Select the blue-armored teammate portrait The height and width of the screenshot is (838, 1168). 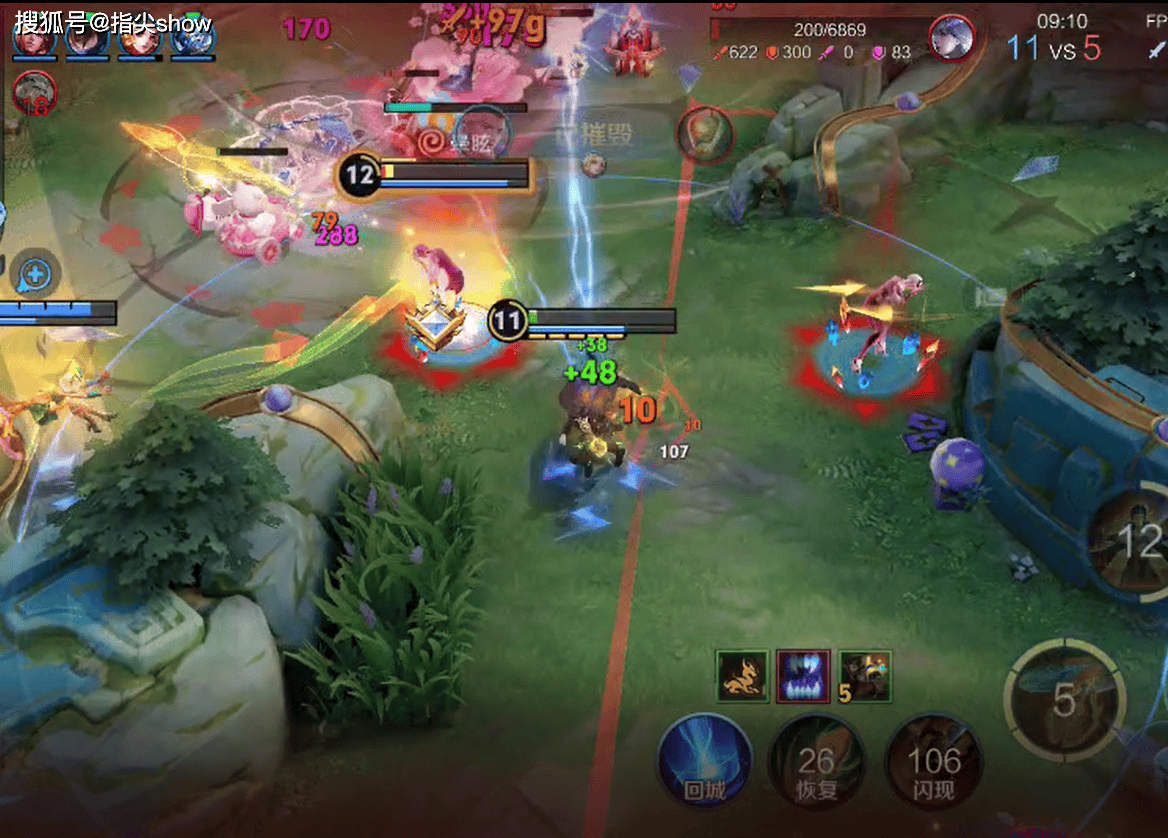(192, 40)
